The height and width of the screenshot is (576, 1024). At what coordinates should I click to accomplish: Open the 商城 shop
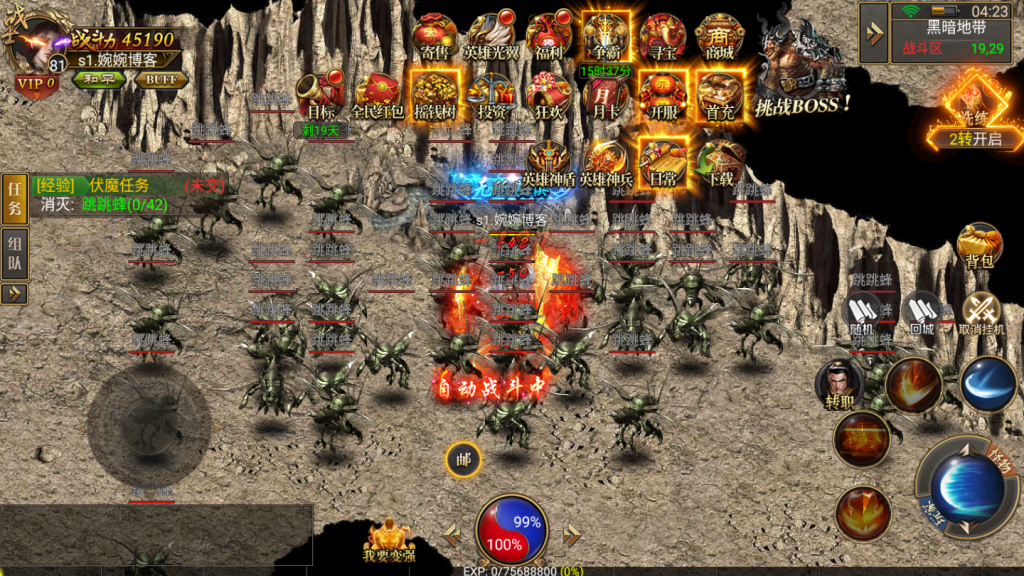tap(719, 37)
